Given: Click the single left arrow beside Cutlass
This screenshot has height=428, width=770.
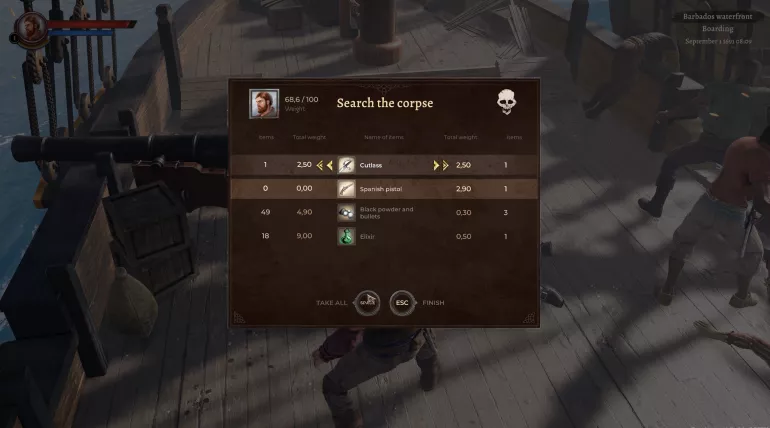Looking at the screenshot, I should (x=329, y=165).
